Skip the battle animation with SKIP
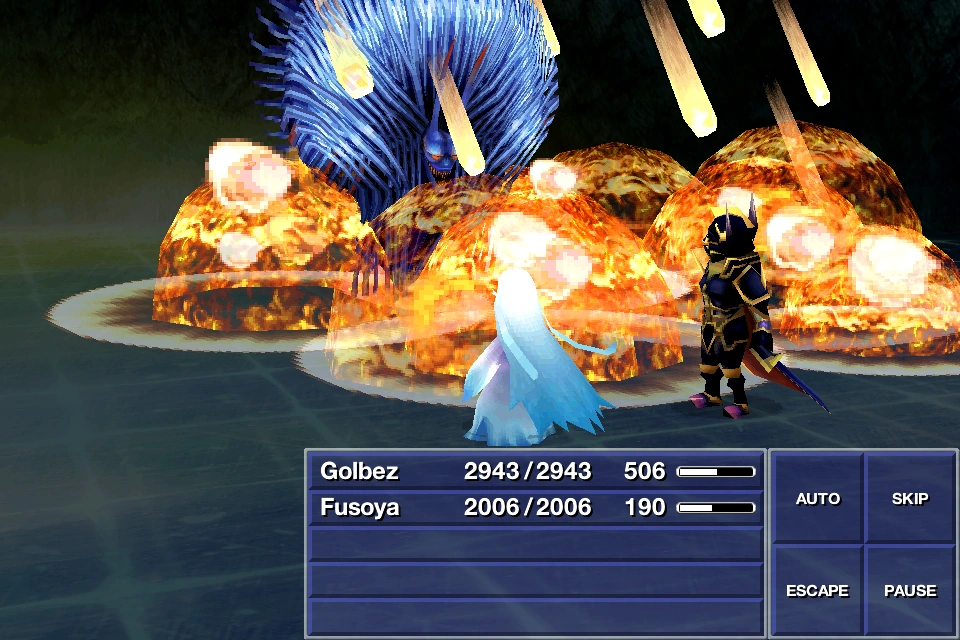The width and height of the screenshot is (960, 640). tap(909, 498)
